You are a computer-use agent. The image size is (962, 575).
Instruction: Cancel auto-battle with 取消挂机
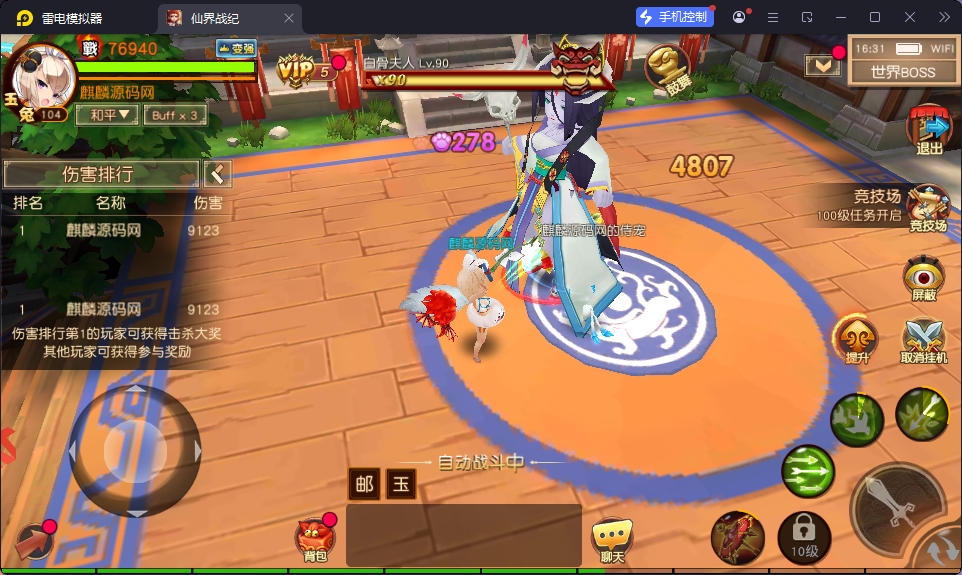tap(923, 339)
